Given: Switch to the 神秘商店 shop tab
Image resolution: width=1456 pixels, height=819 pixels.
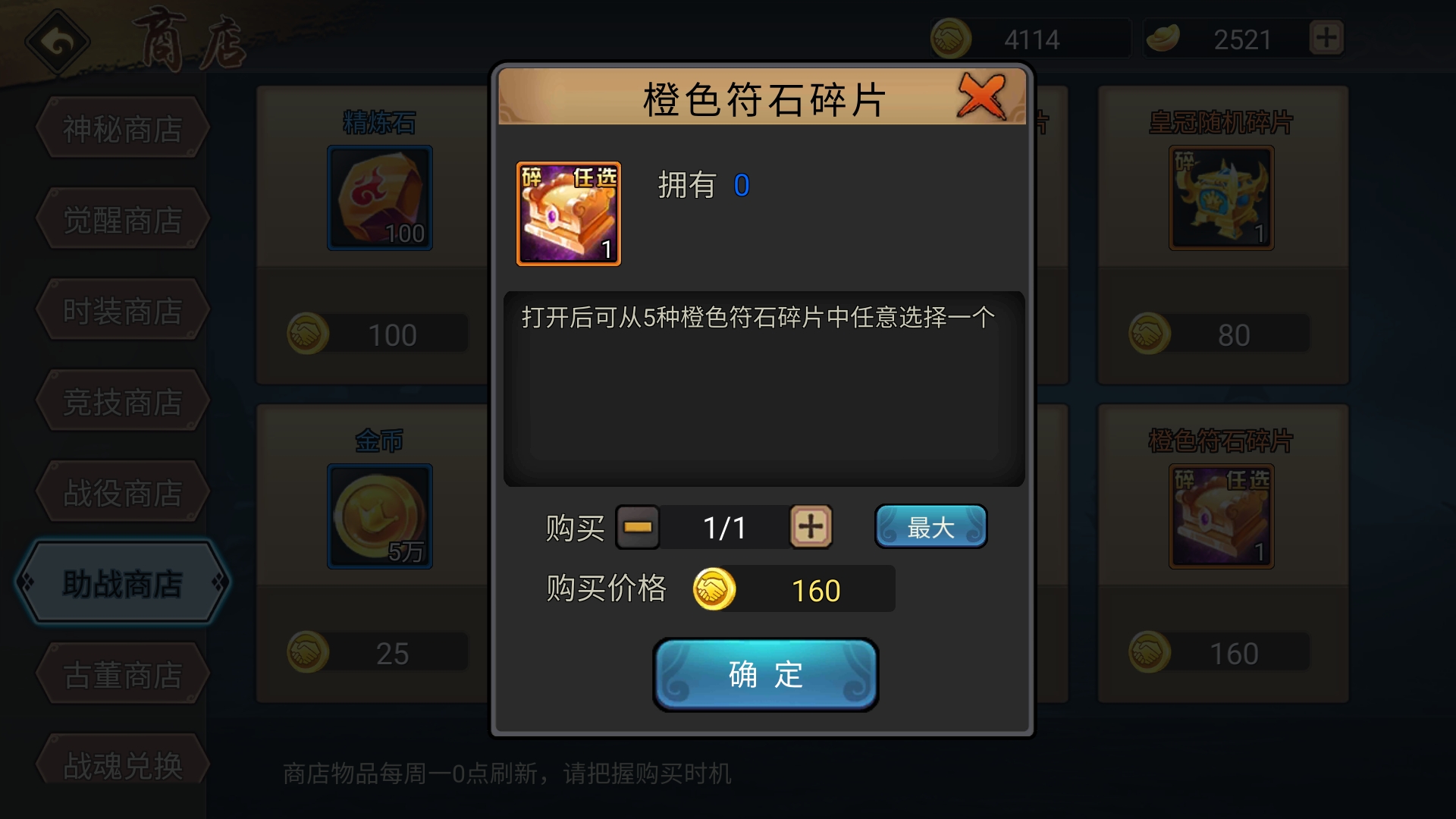Looking at the screenshot, I should (121, 127).
